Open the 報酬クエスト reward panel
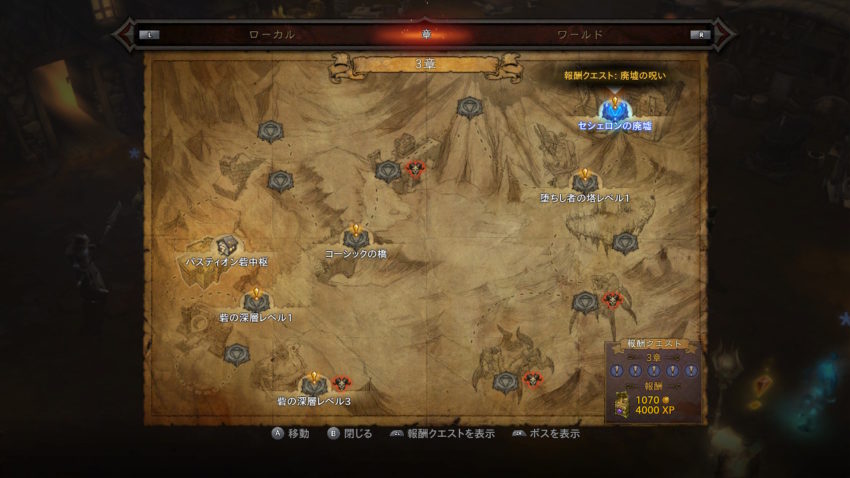The image size is (850, 478). [655, 379]
